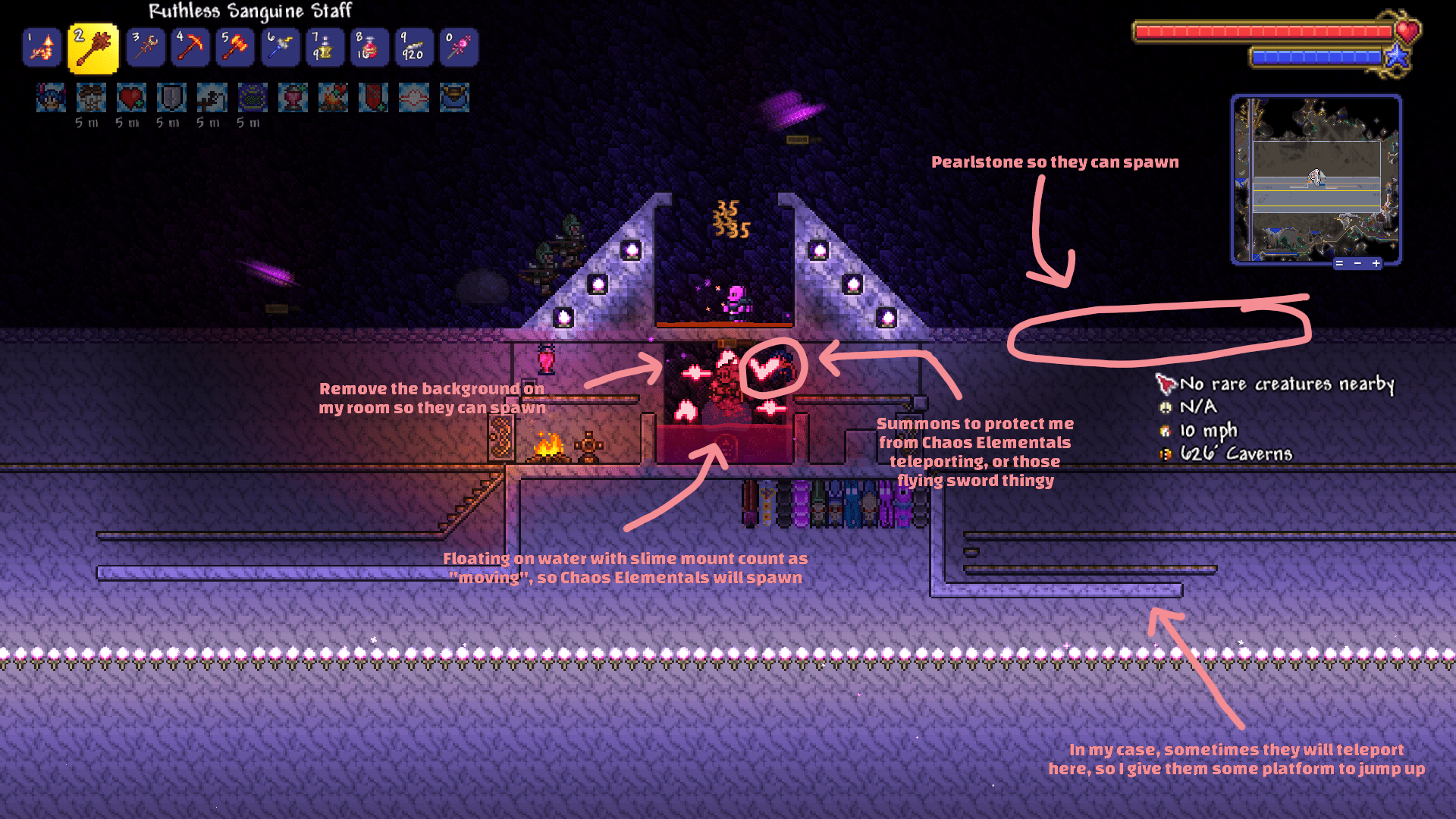This screenshot has width=1456, height=819.
Task: Zoom out the minimap using the minus button
Action: (x=1358, y=263)
